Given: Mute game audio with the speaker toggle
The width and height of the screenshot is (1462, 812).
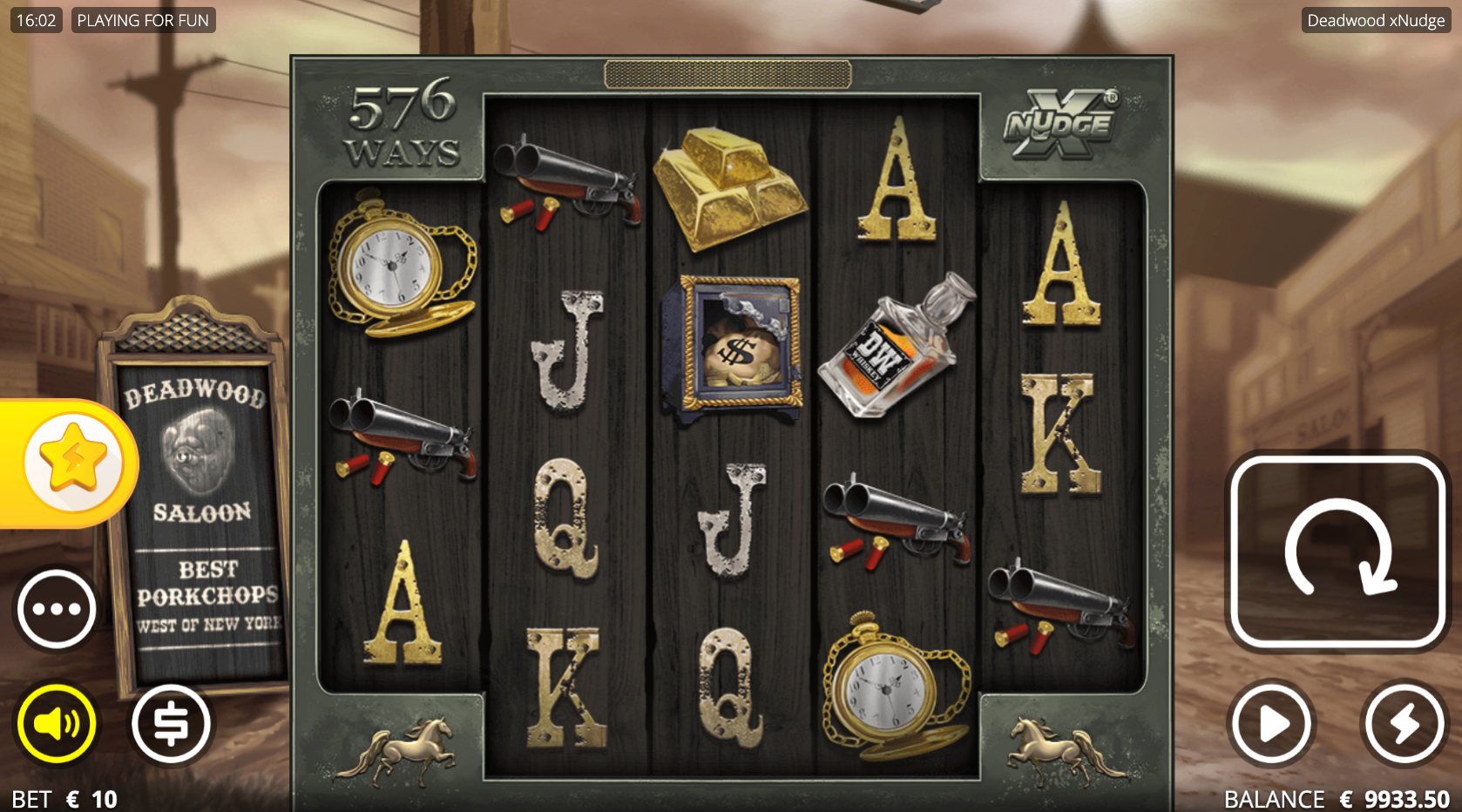Looking at the screenshot, I should [56, 723].
